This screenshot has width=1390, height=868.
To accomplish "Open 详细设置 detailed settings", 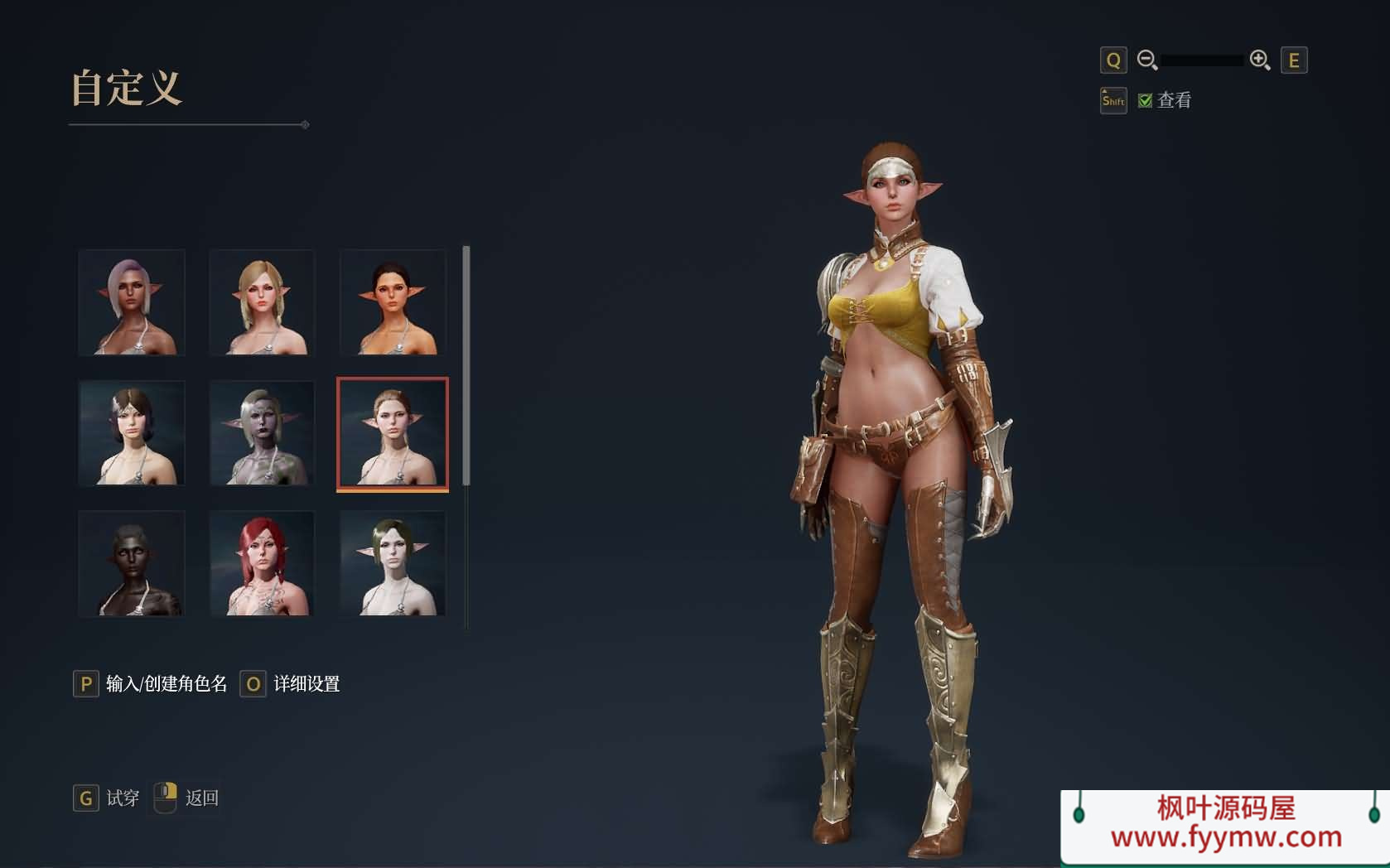I will [x=306, y=684].
